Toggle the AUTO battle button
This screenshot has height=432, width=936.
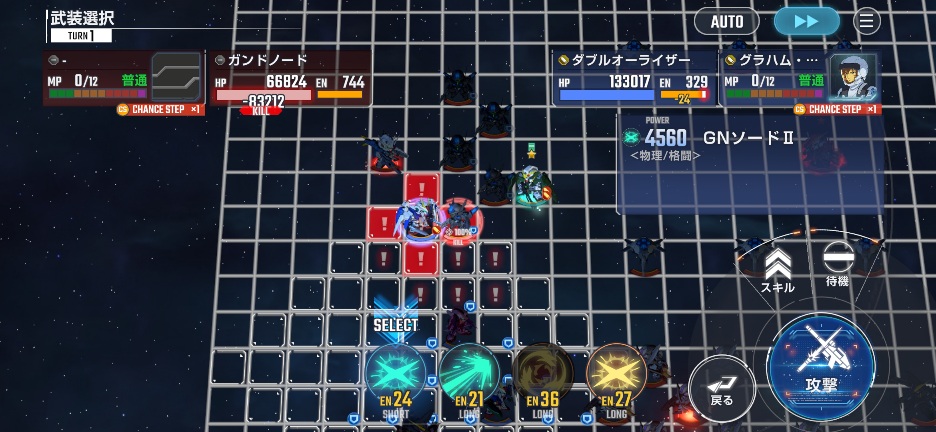[x=727, y=21]
